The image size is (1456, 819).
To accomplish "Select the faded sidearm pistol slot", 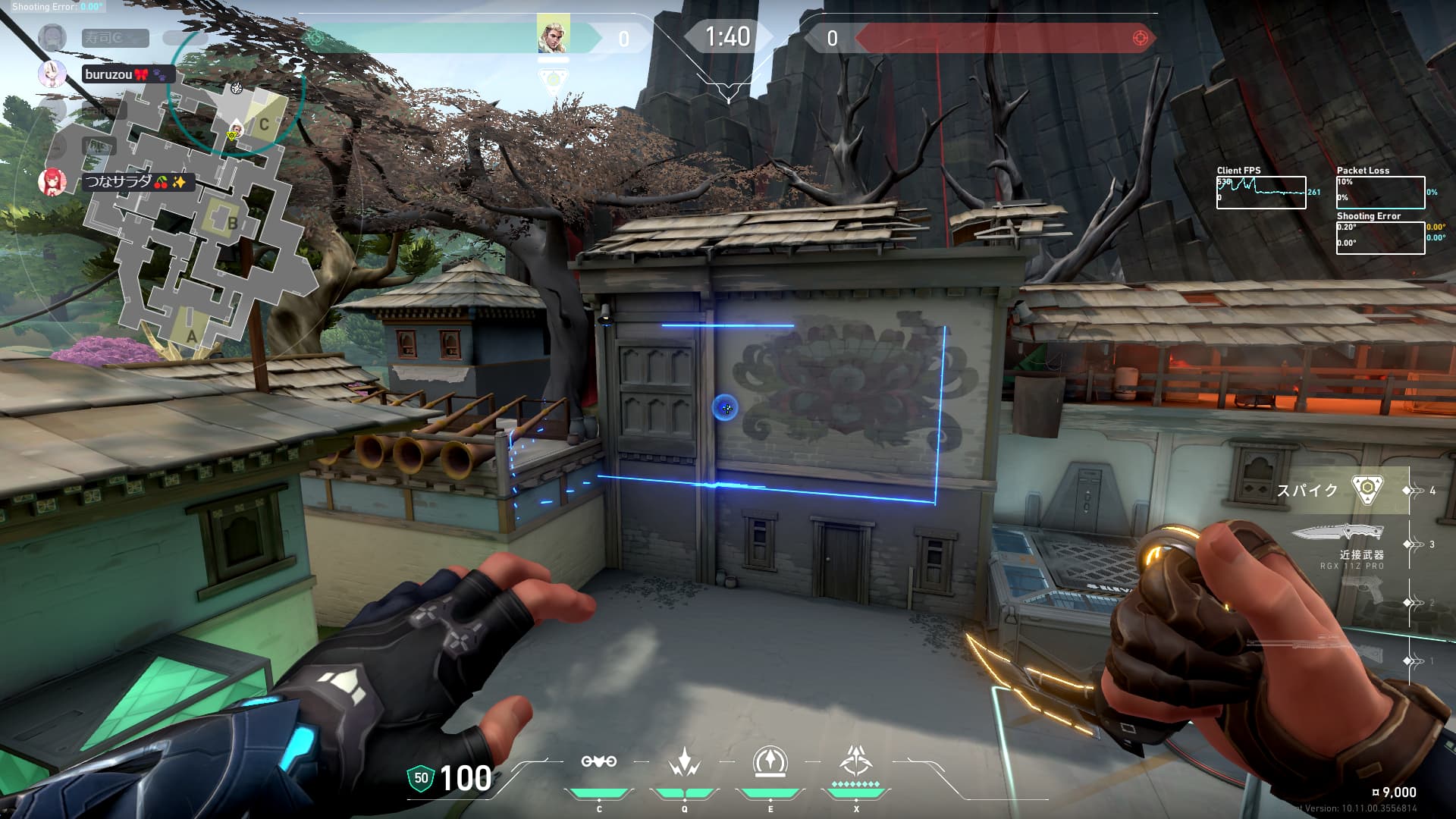I will tap(1363, 591).
